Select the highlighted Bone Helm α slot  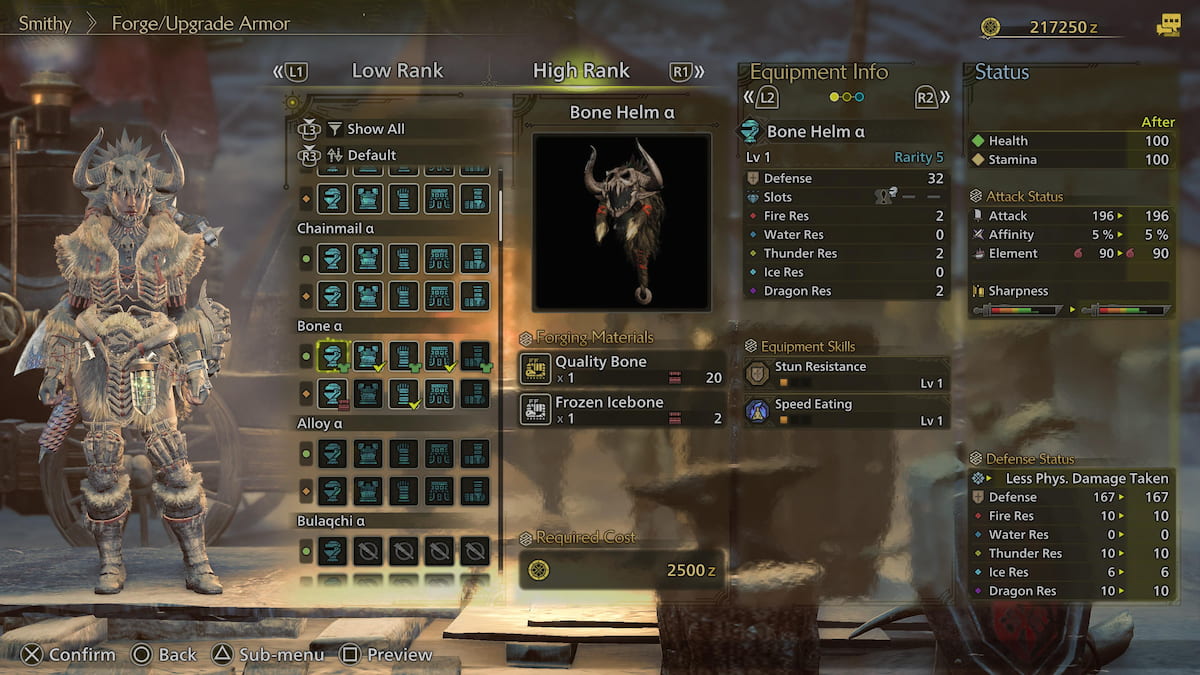332,355
